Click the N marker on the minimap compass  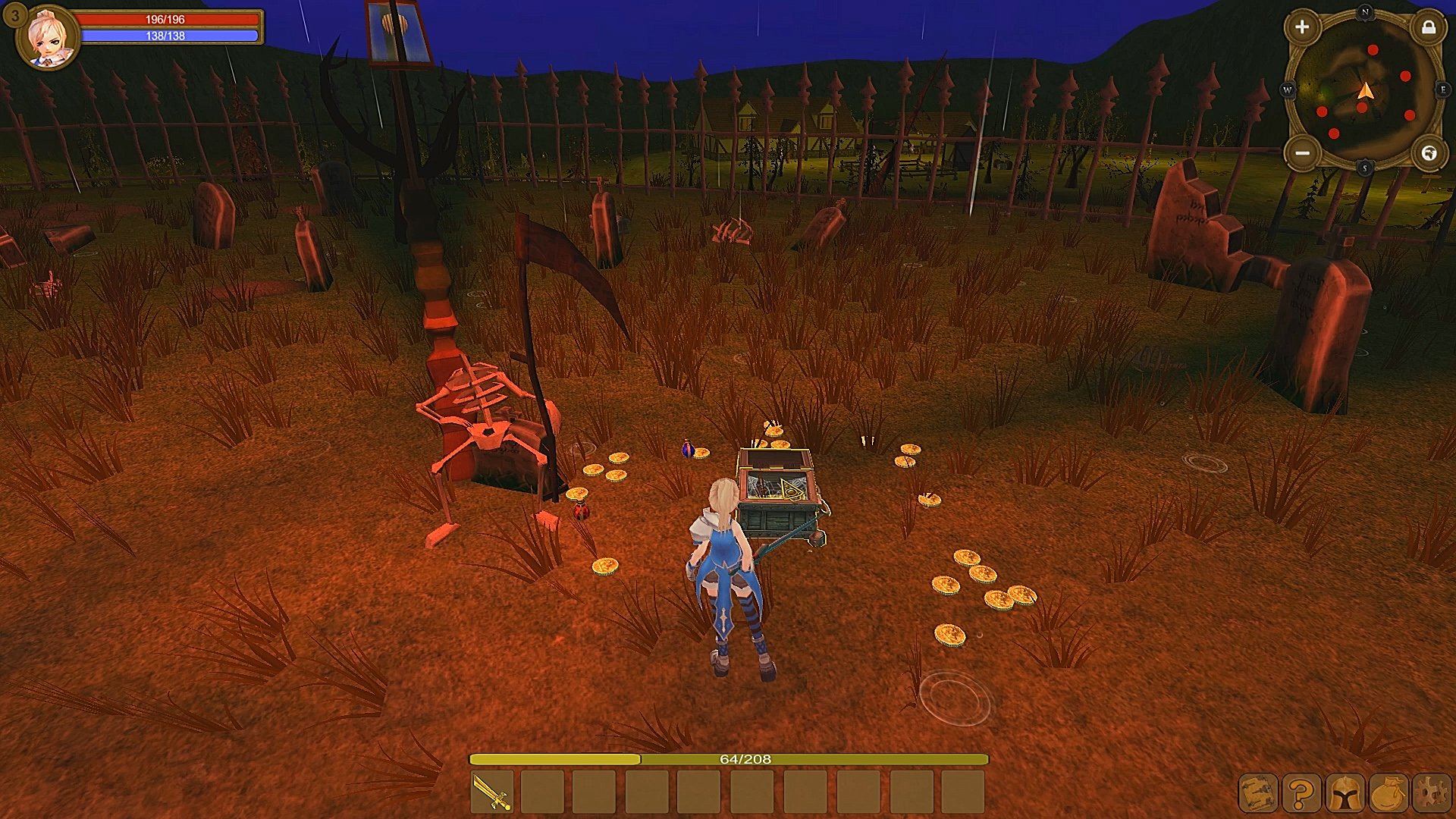tap(1365, 12)
